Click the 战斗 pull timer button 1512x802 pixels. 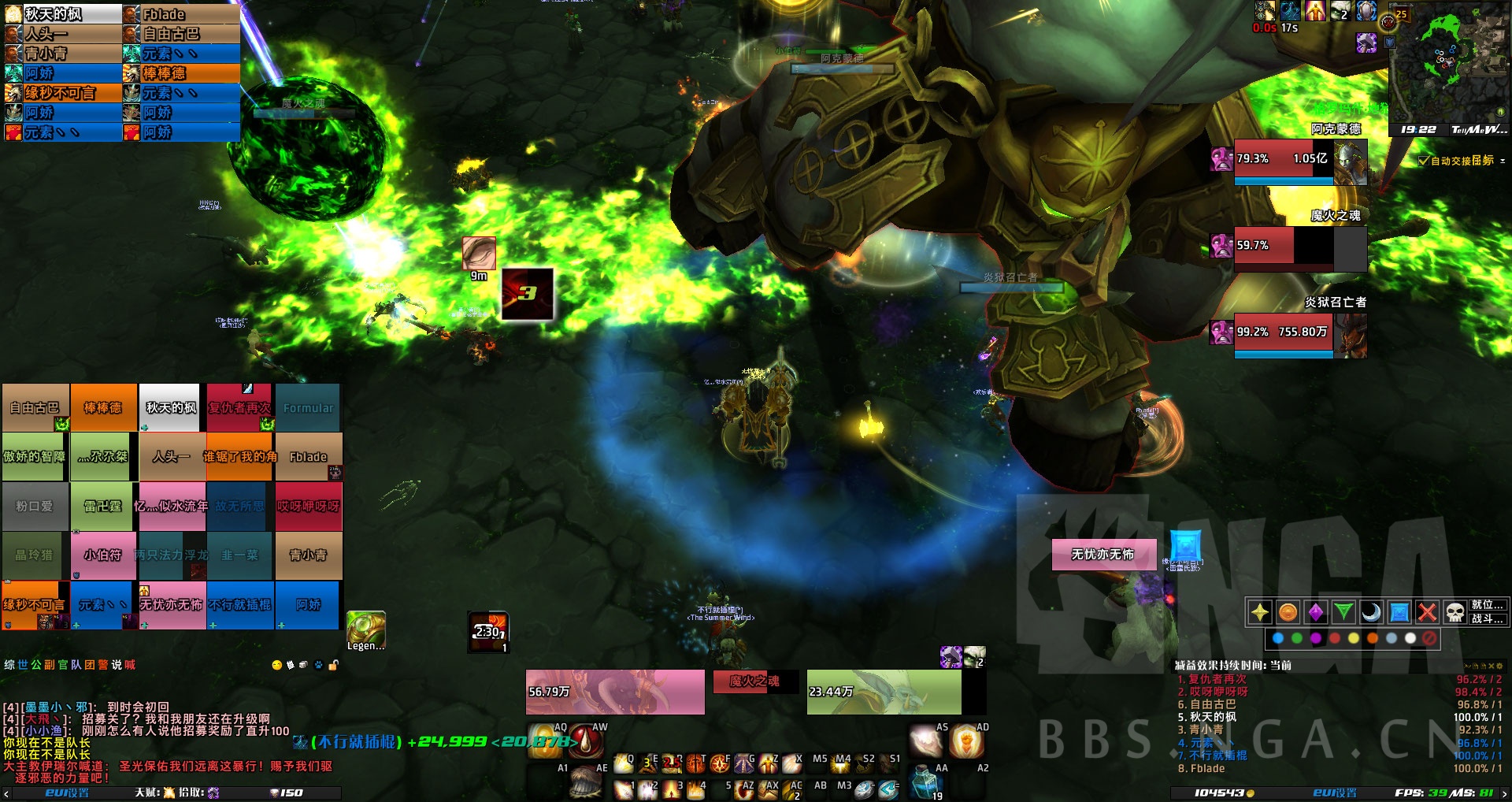1488,619
